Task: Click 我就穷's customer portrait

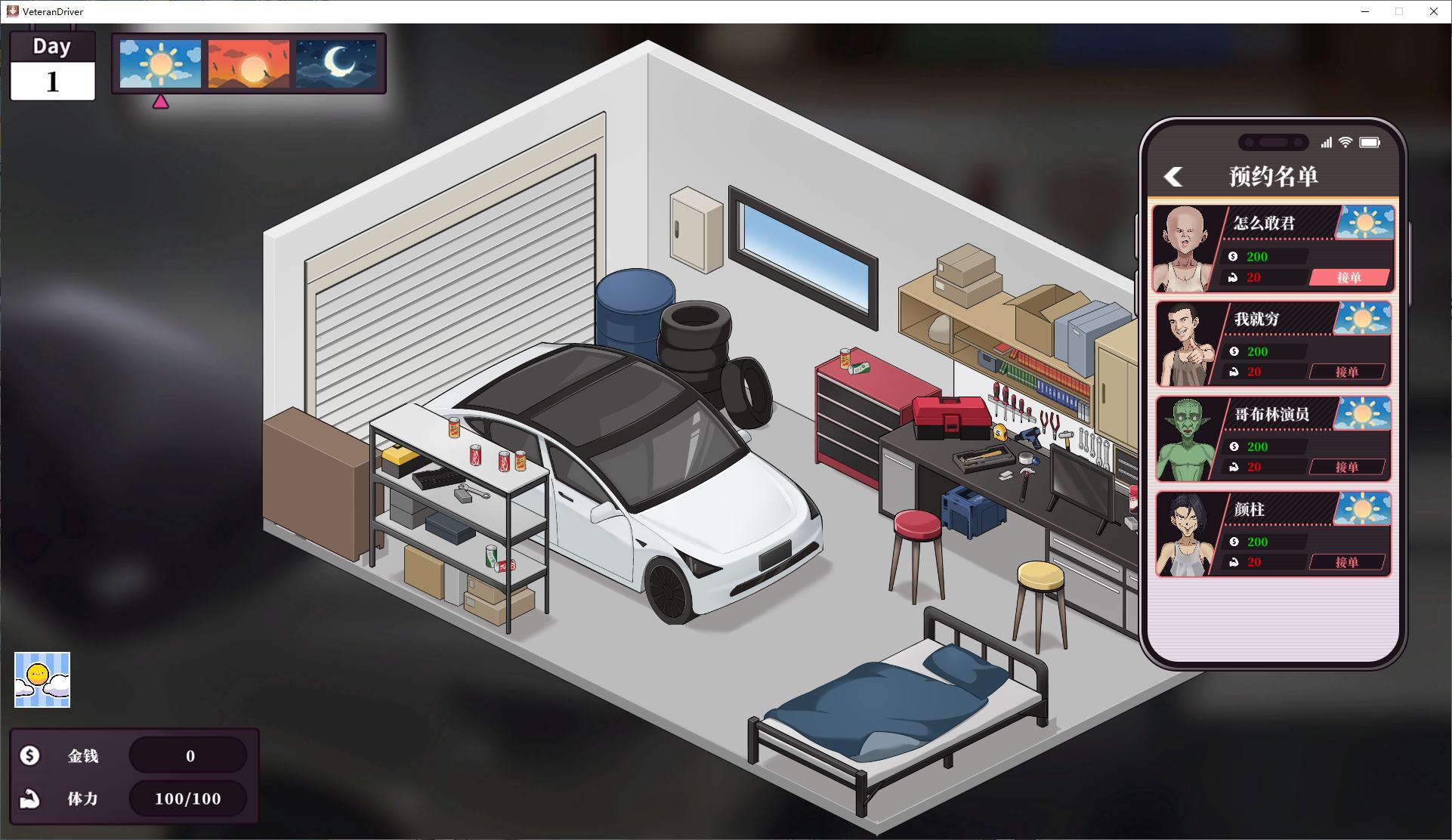Action: (1188, 344)
